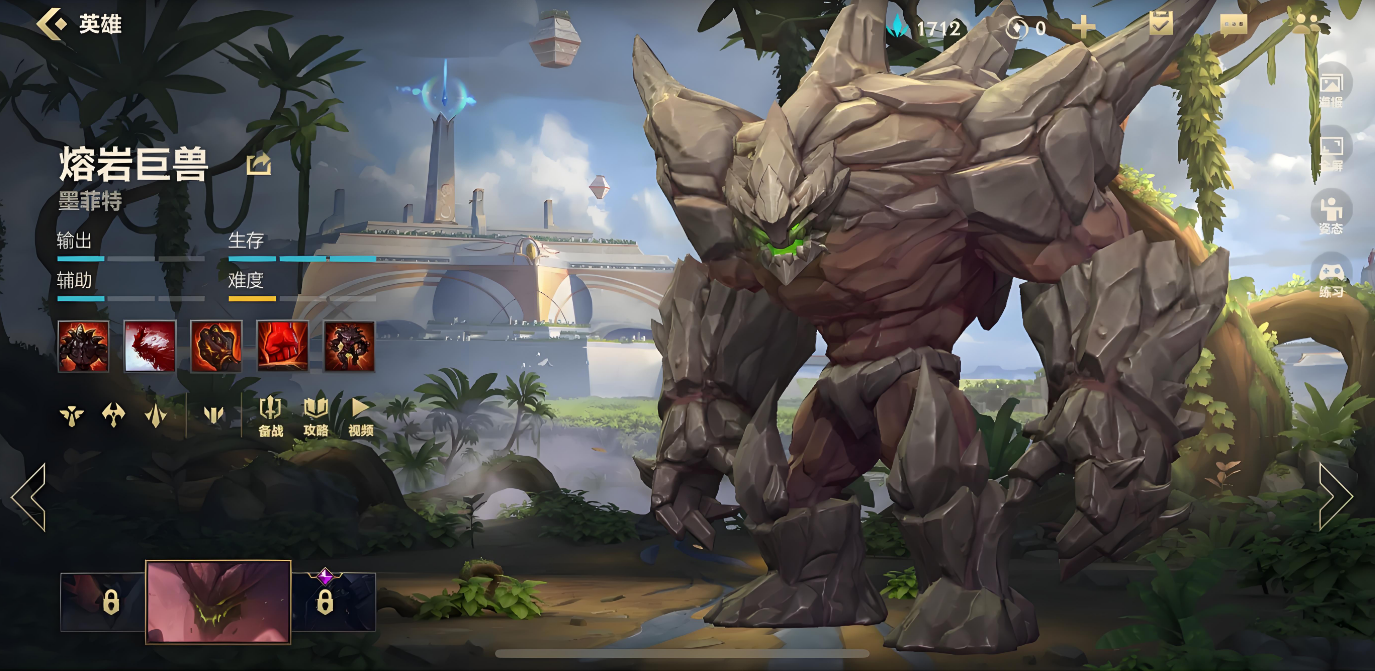Image resolution: width=1375 pixels, height=671 pixels.
Task: Open the chat speech bubble icon
Action: pos(1233,25)
